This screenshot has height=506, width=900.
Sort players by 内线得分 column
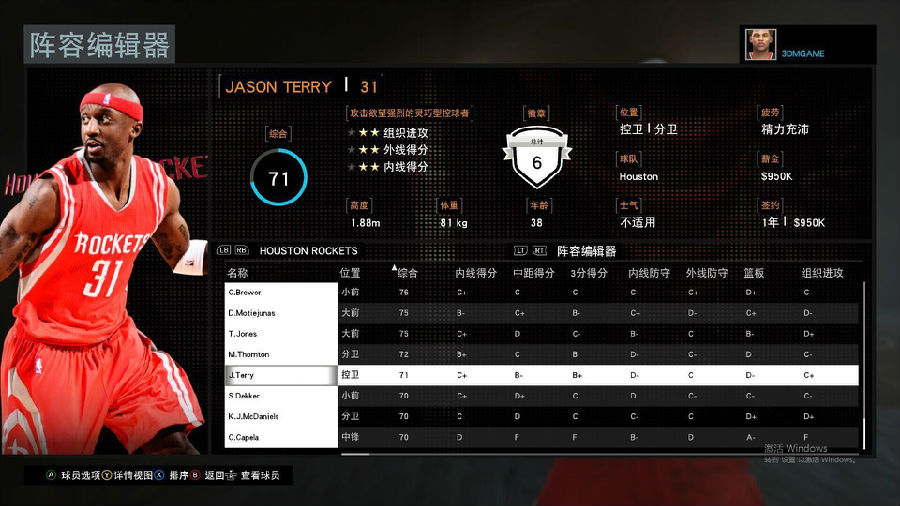[476, 272]
